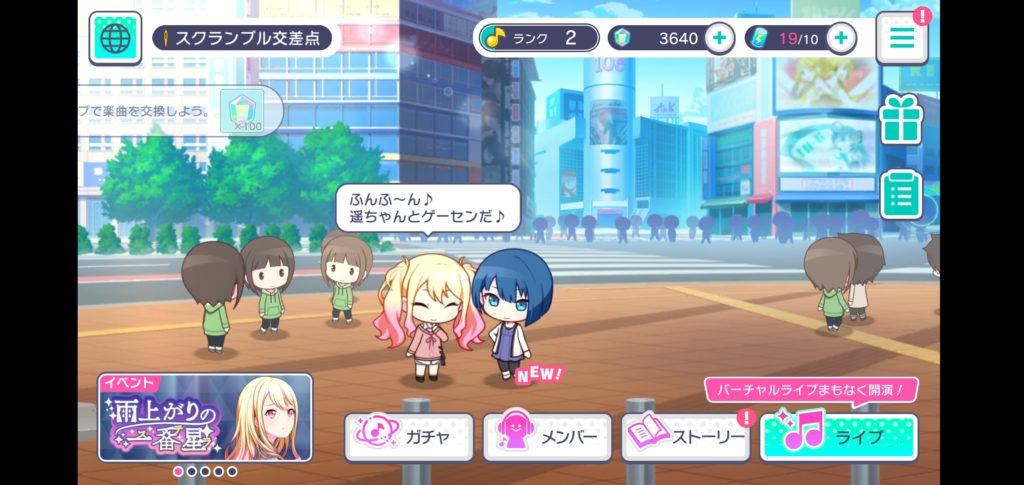Screen dimensions: 1024x485
Task: Open the clipboard missions list
Action: point(900,194)
